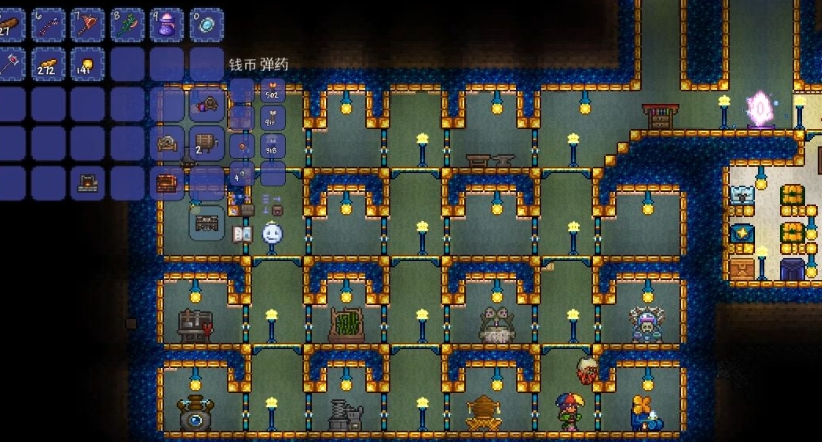Pick the dark rod in hotbar slot 6
The height and width of the screenshot is (442, 822).
48,23
